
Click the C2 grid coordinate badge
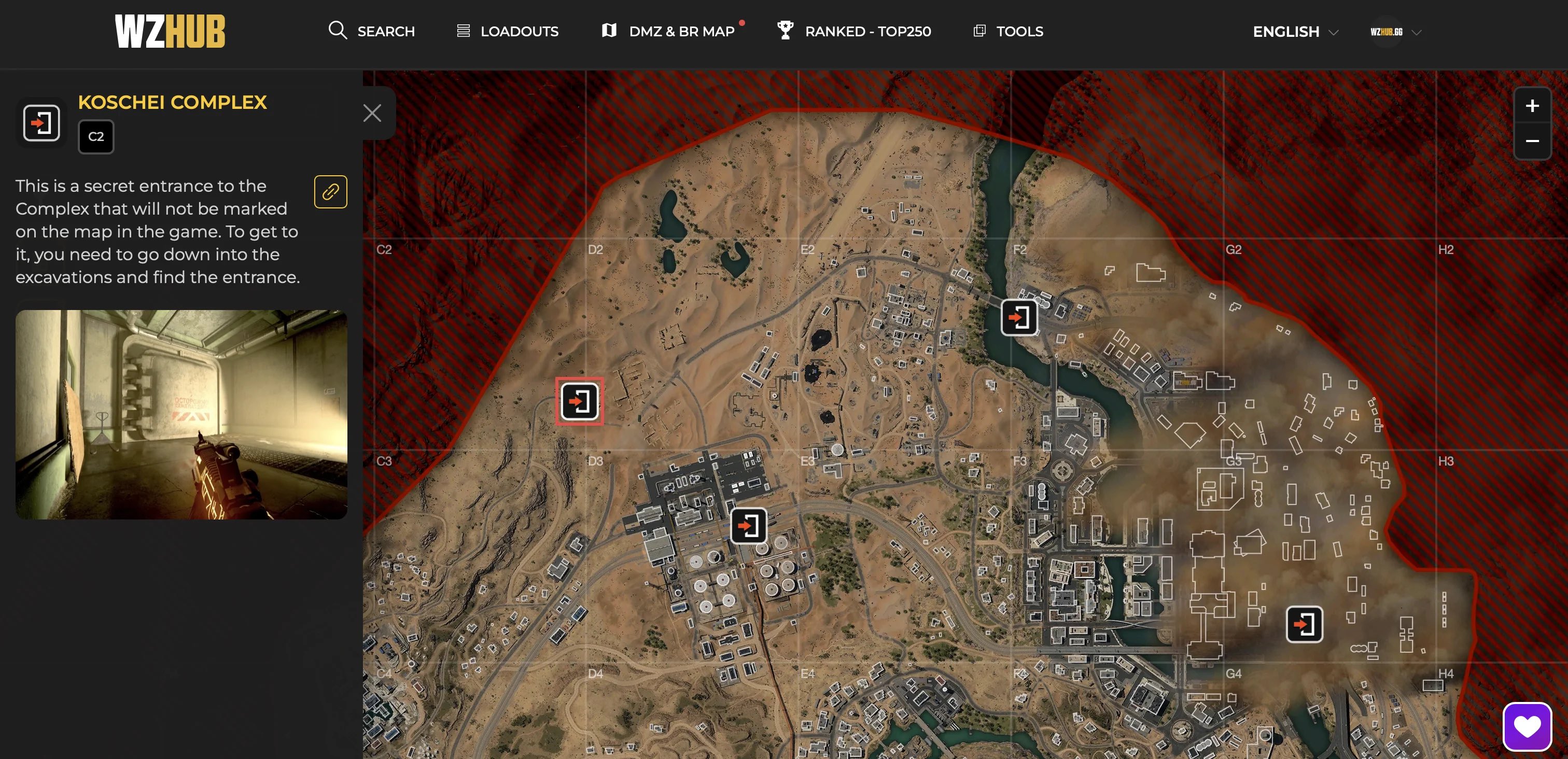coord(95,136)
